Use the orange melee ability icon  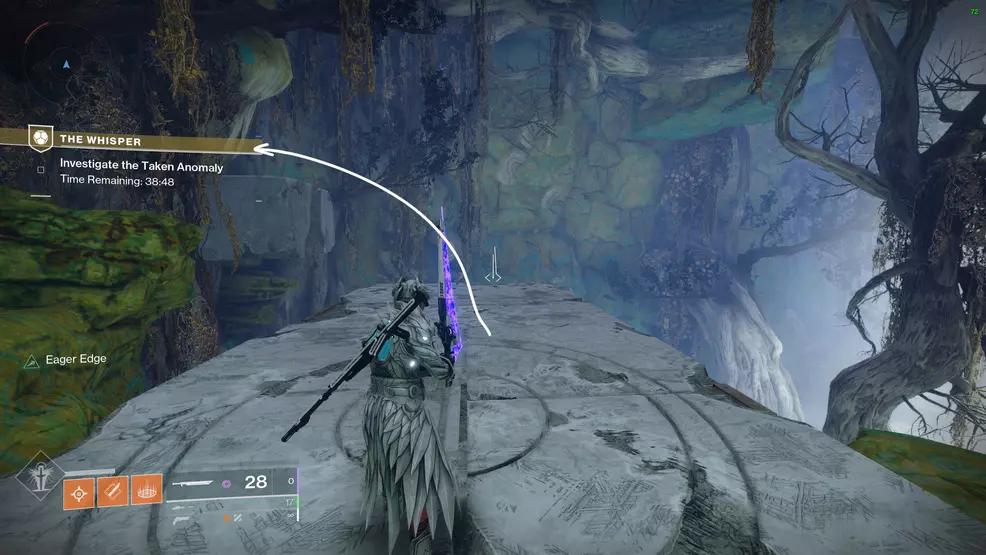113,490
